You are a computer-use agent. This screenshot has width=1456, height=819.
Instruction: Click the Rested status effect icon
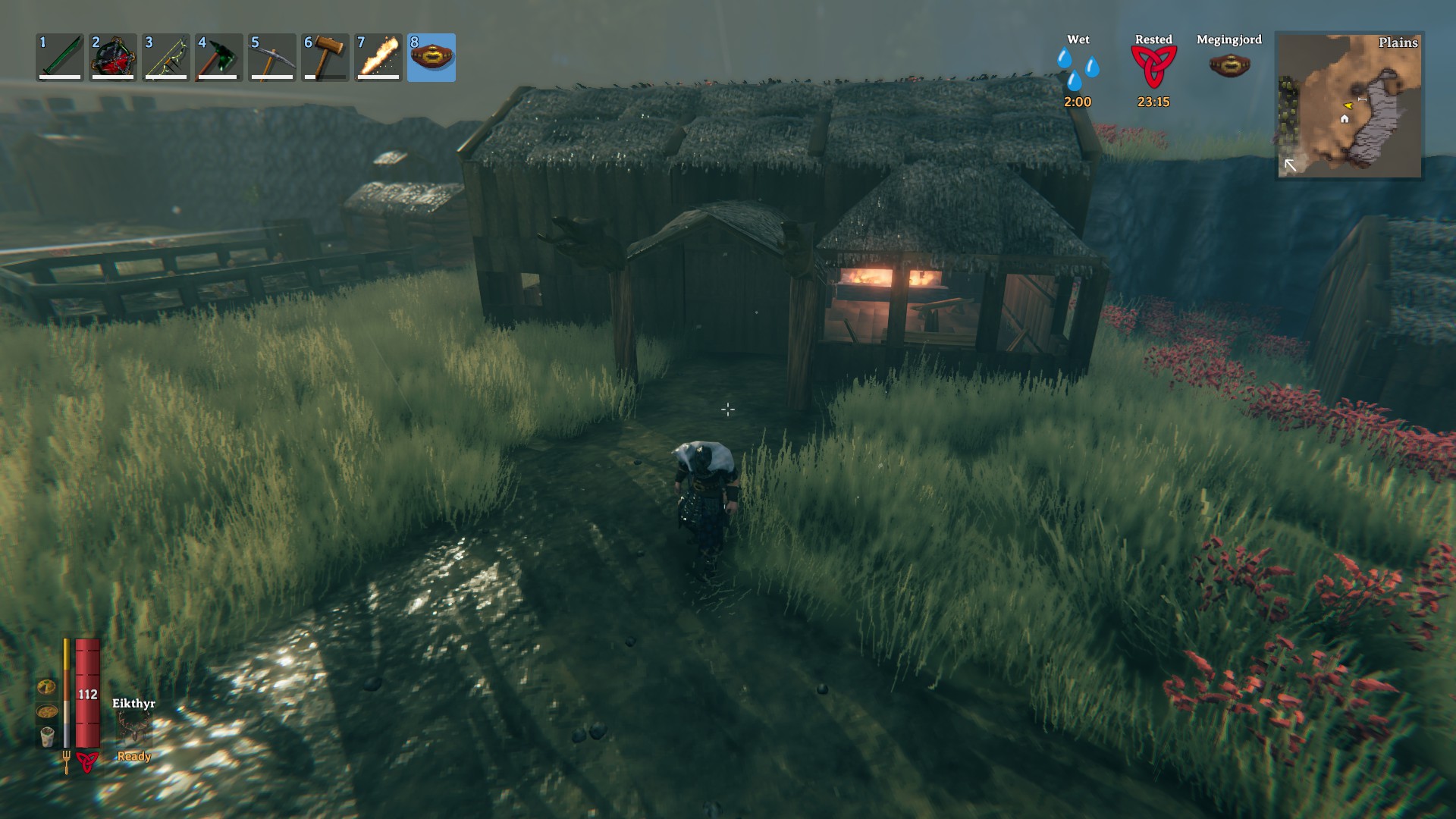tap(1153, 67)
